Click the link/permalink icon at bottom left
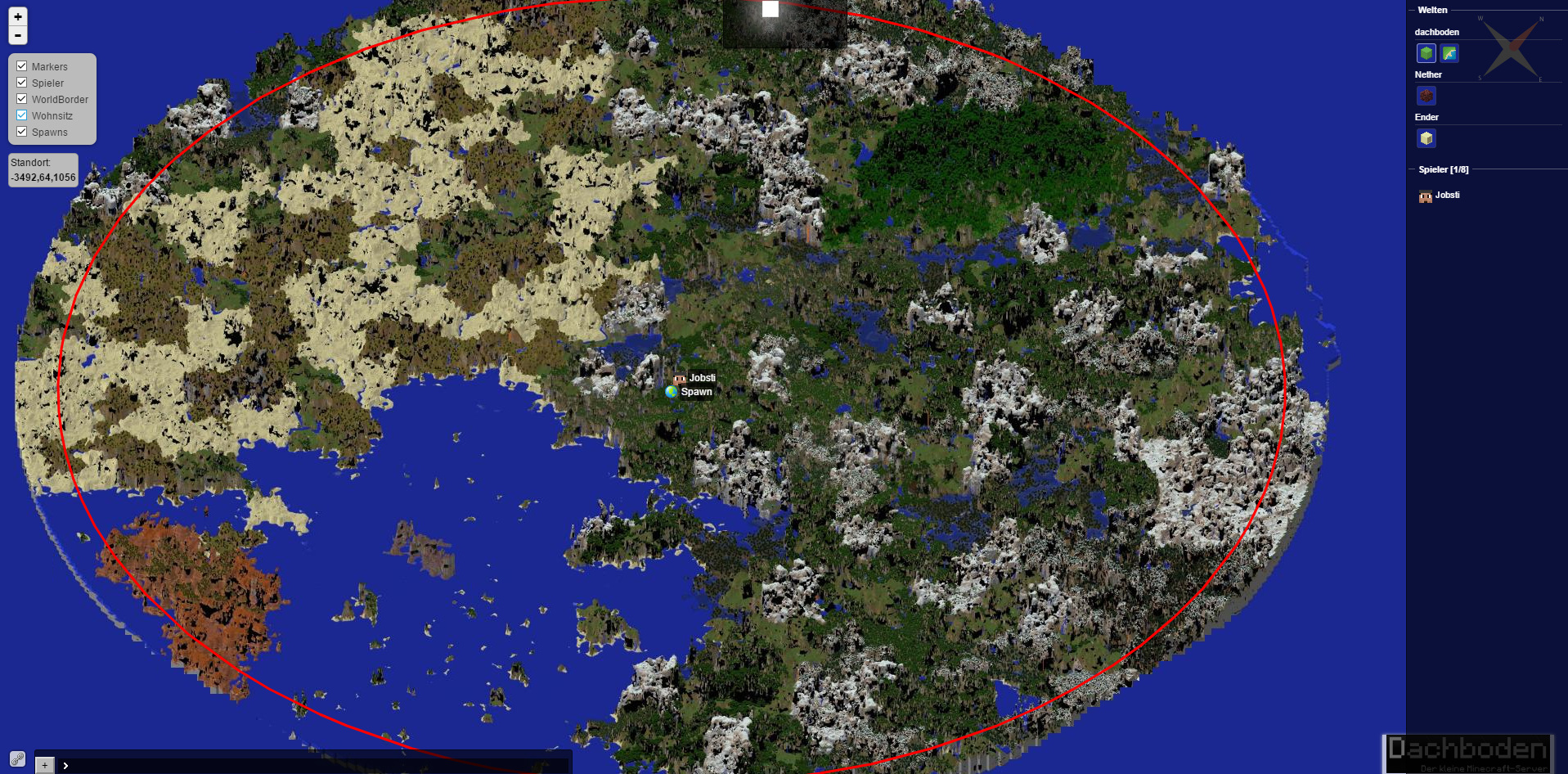 [x=17, y=758]
